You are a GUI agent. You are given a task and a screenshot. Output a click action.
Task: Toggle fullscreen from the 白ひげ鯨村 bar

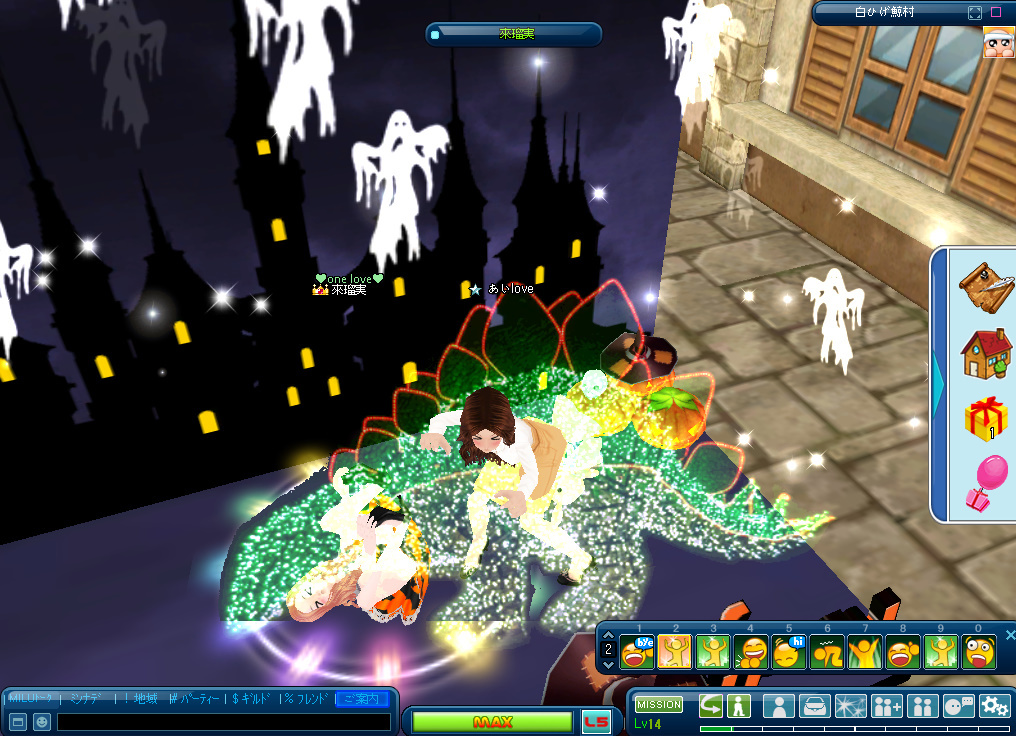click(975, 13)
